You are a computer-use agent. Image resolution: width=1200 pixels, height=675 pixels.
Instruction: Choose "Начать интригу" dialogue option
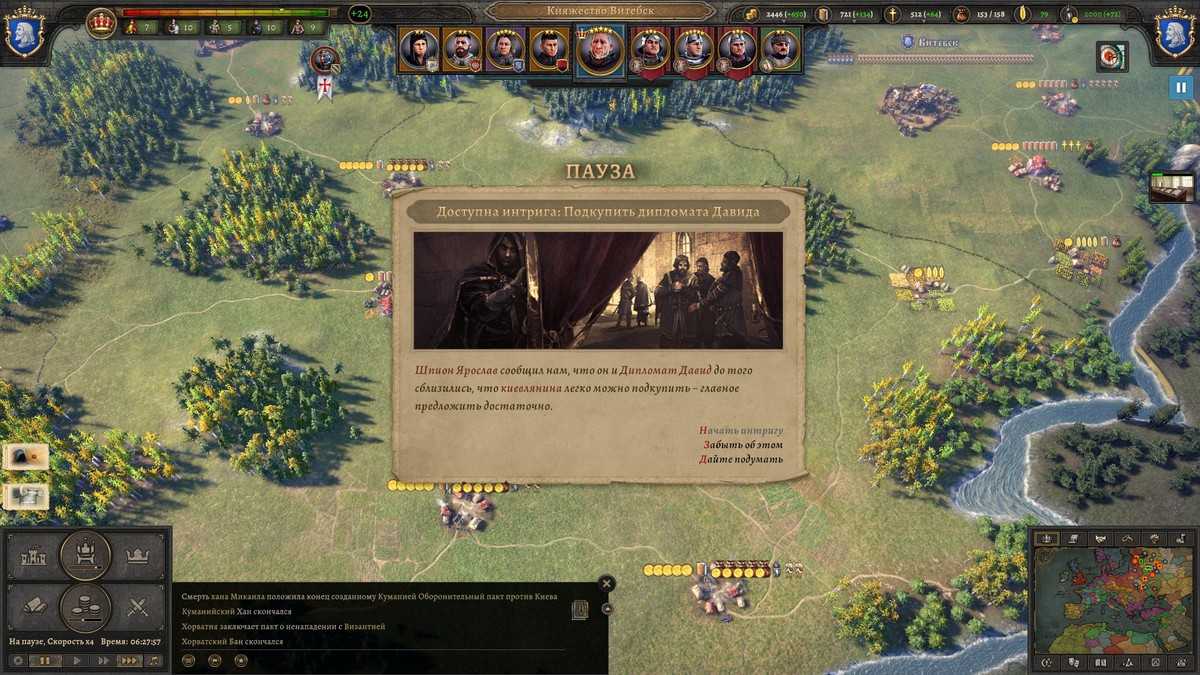[741, 430]
